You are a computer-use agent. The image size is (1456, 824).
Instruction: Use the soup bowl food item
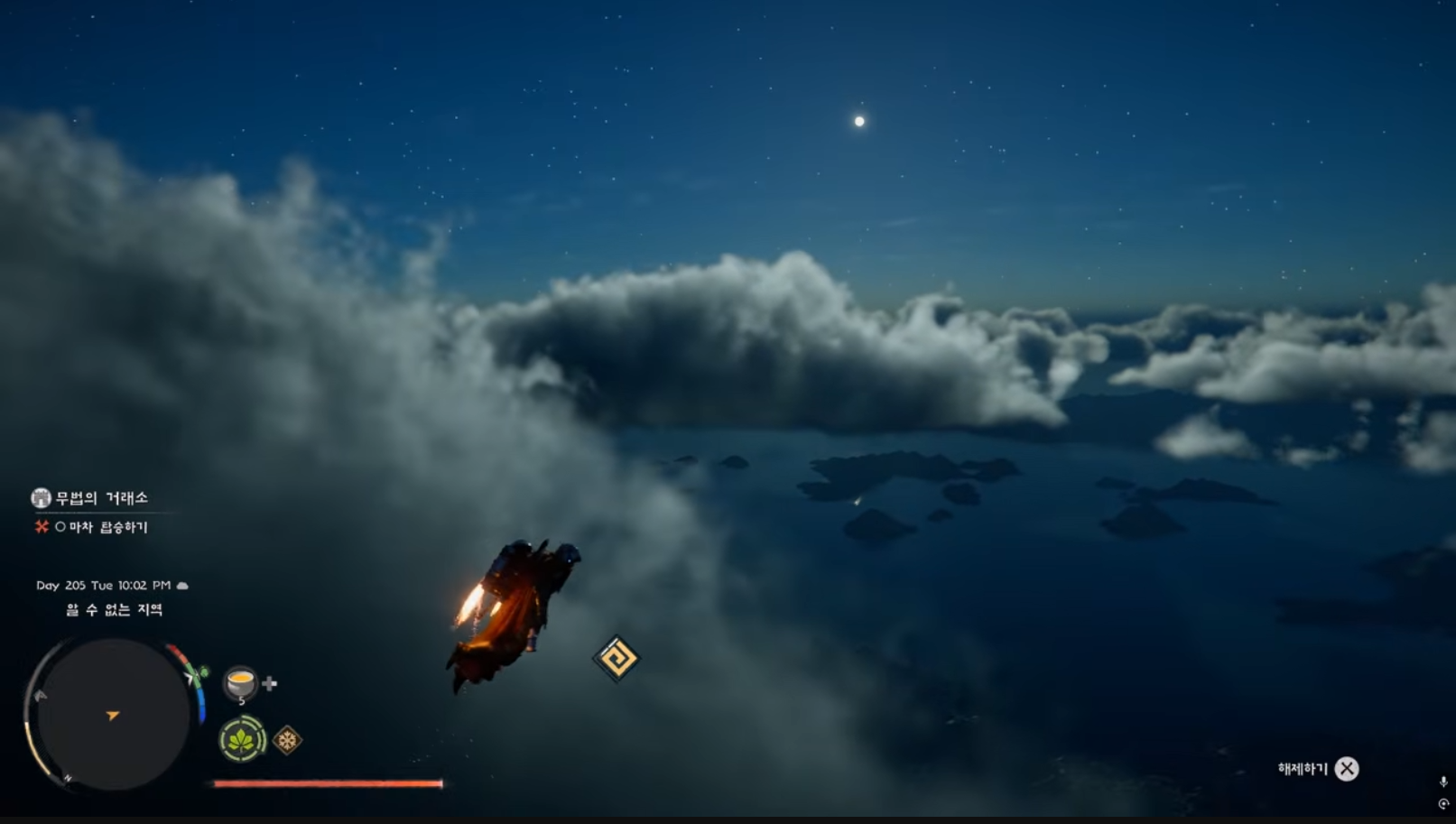(241, 683)
